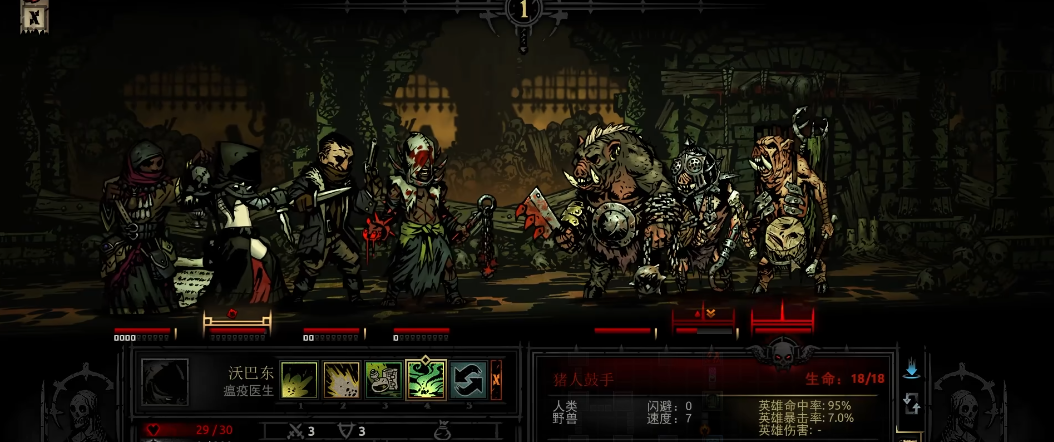Open the Plague Doctor's hero portrait
1054x442 pixels.
165,381
